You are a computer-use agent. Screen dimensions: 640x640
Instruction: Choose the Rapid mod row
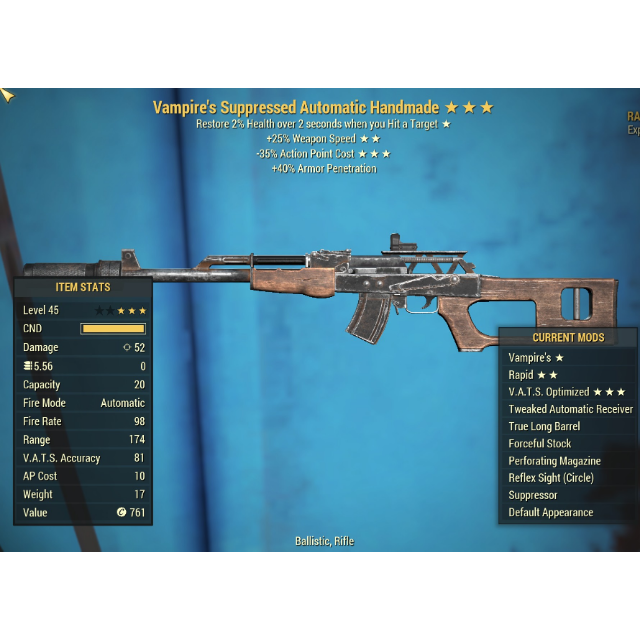529,375
